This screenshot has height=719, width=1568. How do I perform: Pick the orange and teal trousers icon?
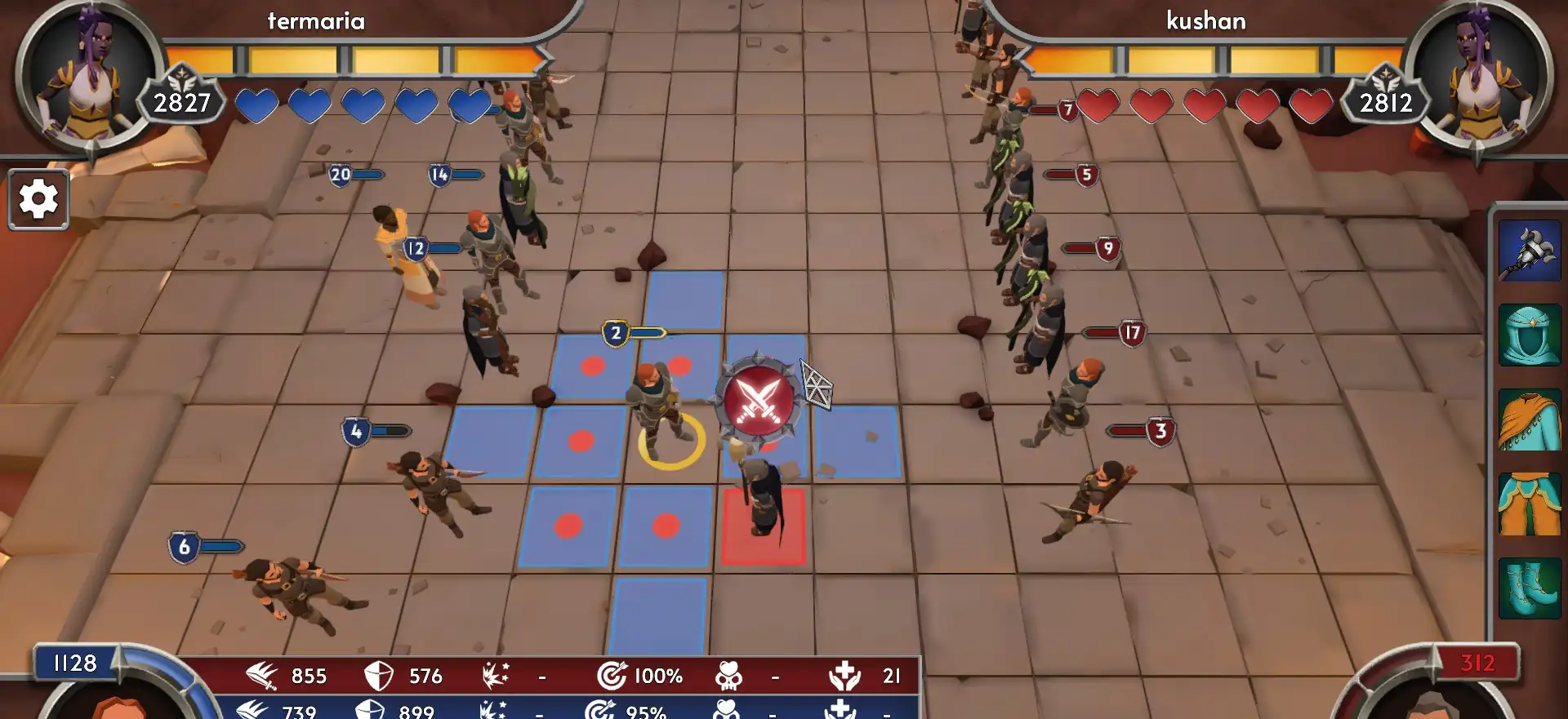1529,505
